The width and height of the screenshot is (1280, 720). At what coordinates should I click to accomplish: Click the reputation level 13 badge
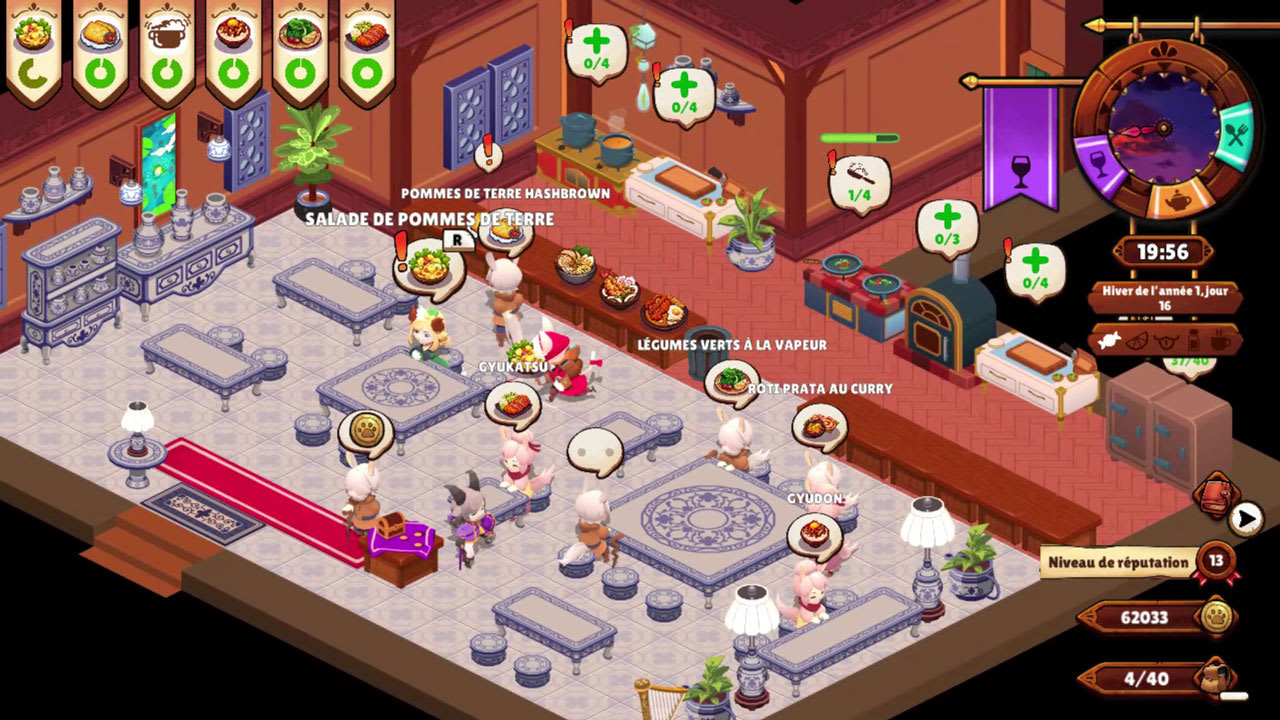click(1219, 562)
